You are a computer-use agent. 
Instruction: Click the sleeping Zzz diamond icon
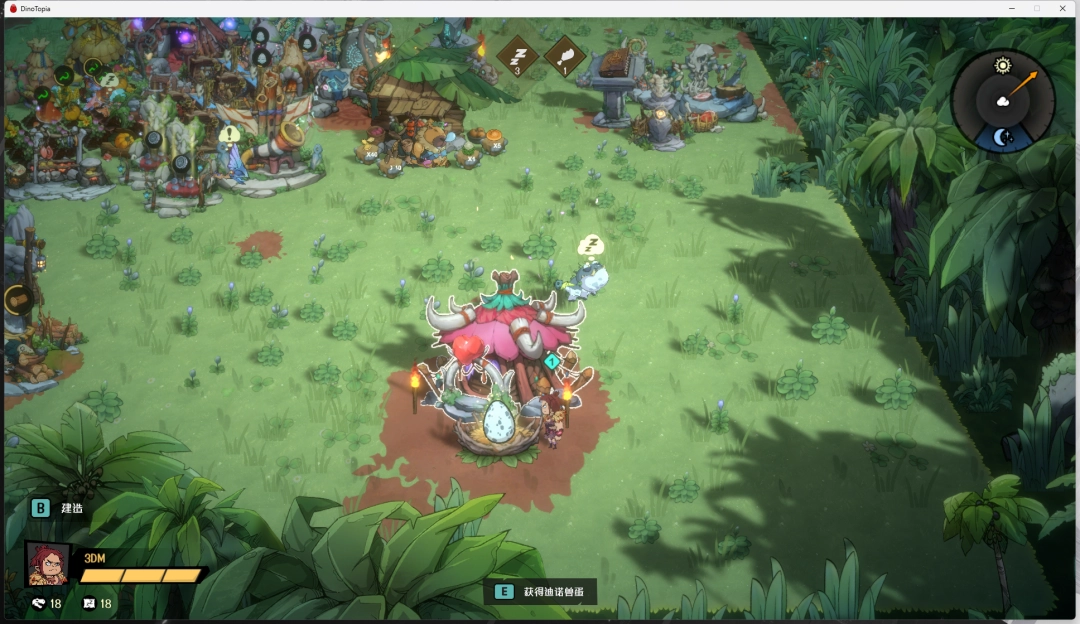pos(517,56)
